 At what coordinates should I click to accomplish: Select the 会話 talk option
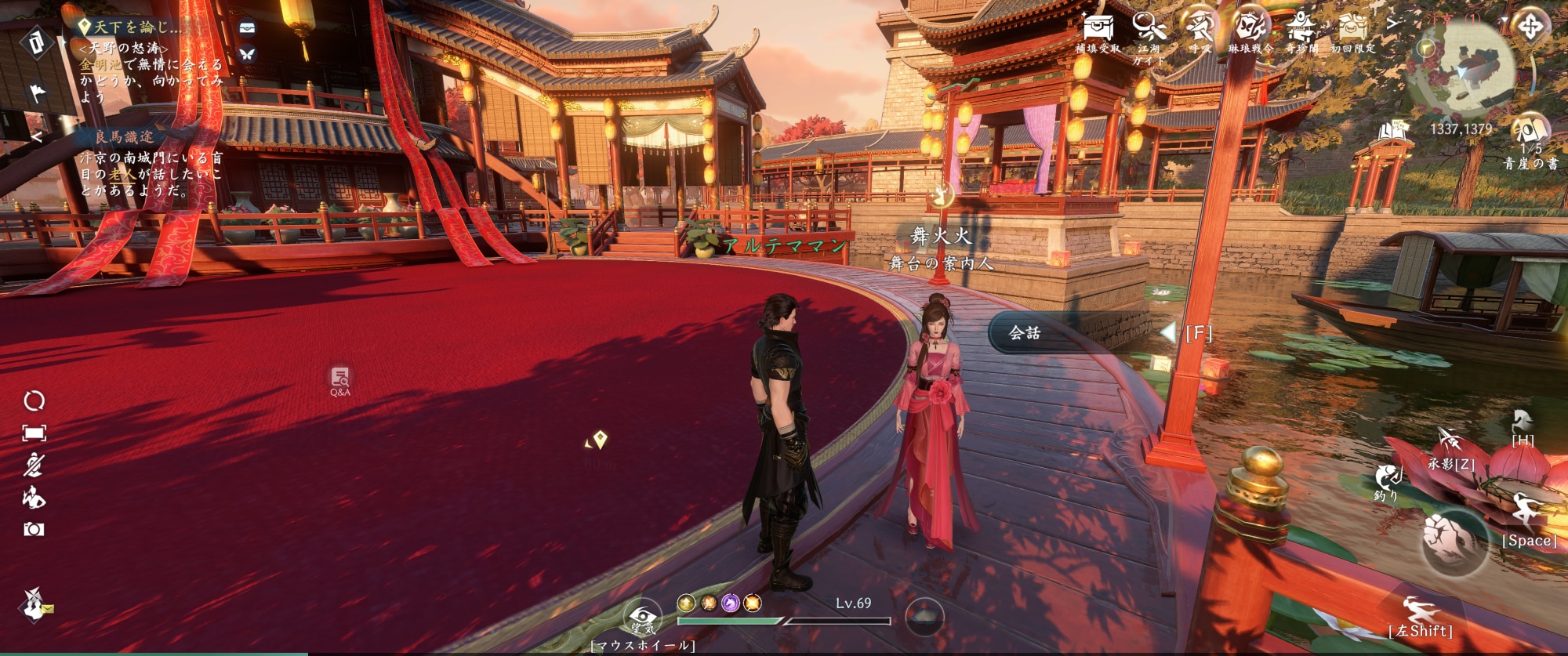pyautogui.click(x=1025, y=333)
